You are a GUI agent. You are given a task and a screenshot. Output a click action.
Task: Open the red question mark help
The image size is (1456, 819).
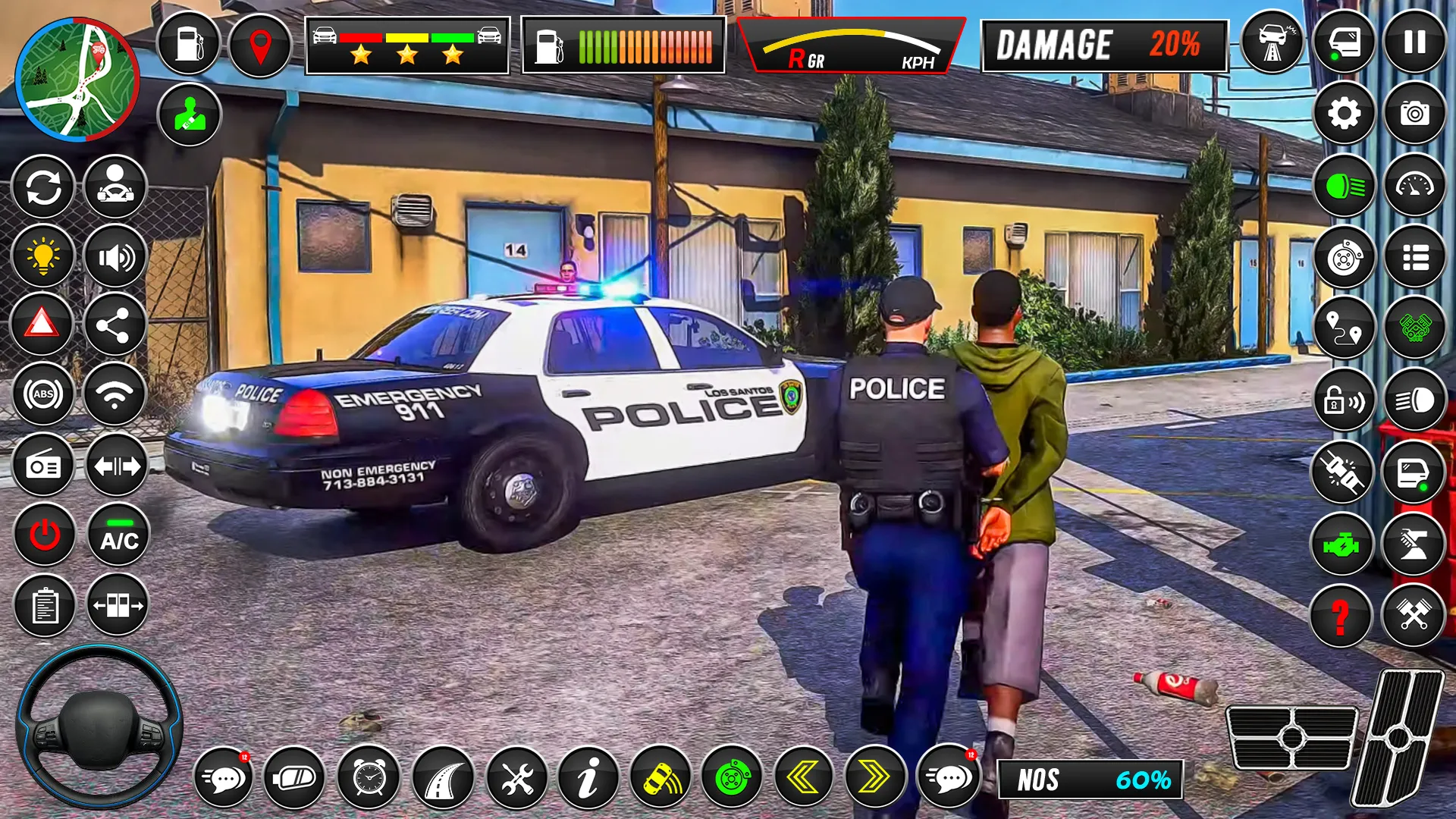(1341, 616)
